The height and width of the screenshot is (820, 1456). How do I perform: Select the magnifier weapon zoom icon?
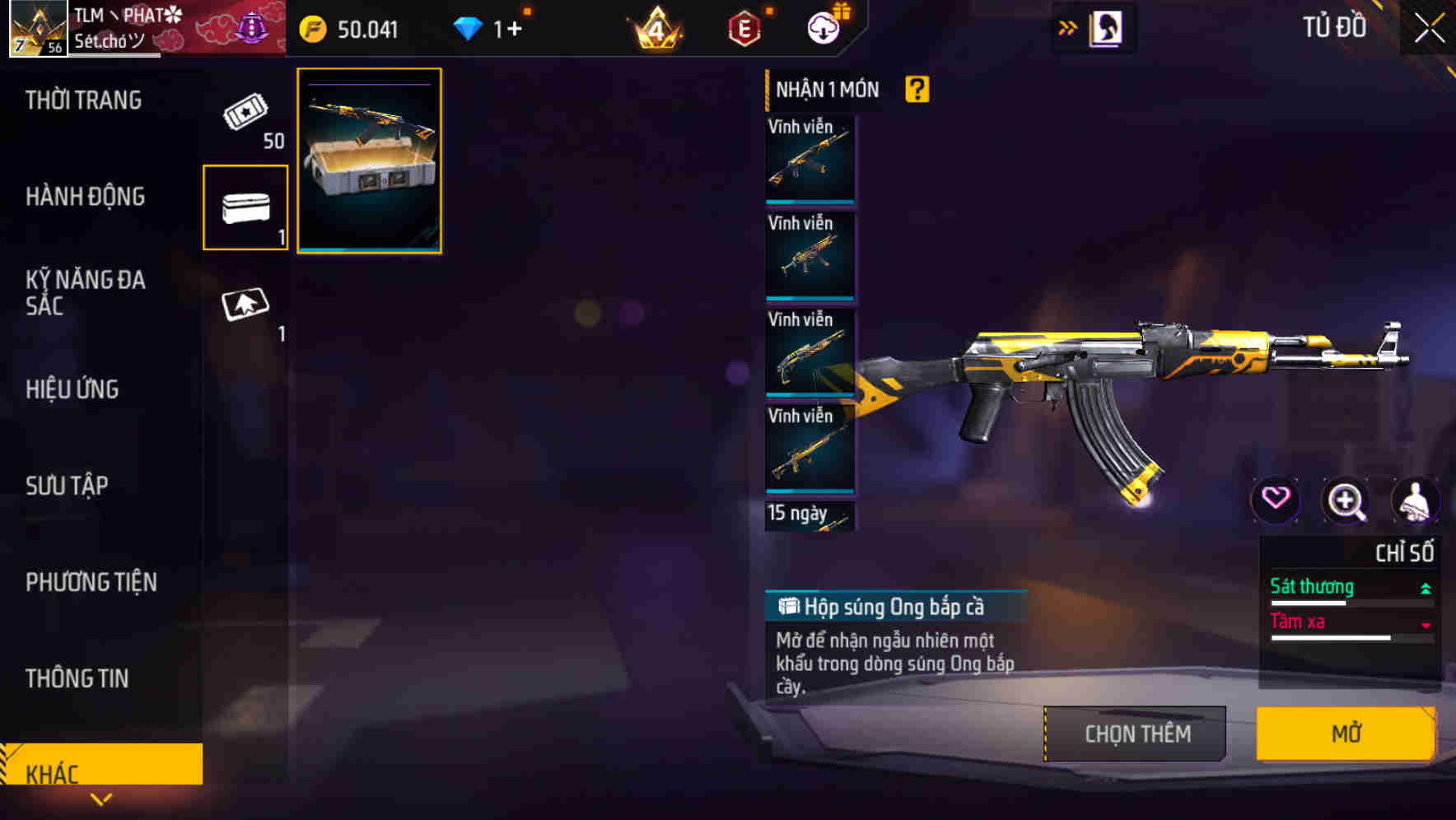1346,501
